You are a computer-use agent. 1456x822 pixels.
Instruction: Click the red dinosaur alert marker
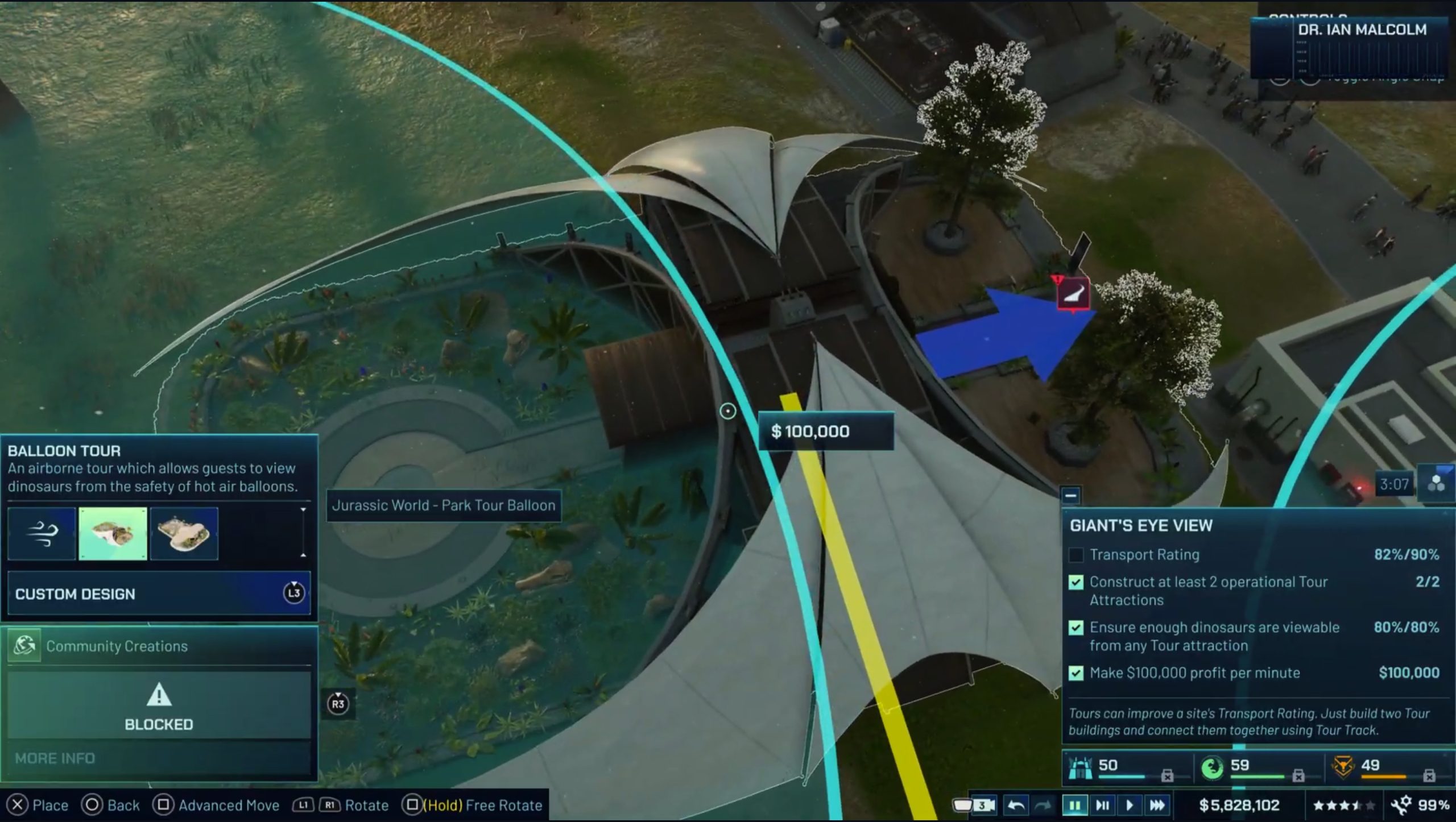1073,293
